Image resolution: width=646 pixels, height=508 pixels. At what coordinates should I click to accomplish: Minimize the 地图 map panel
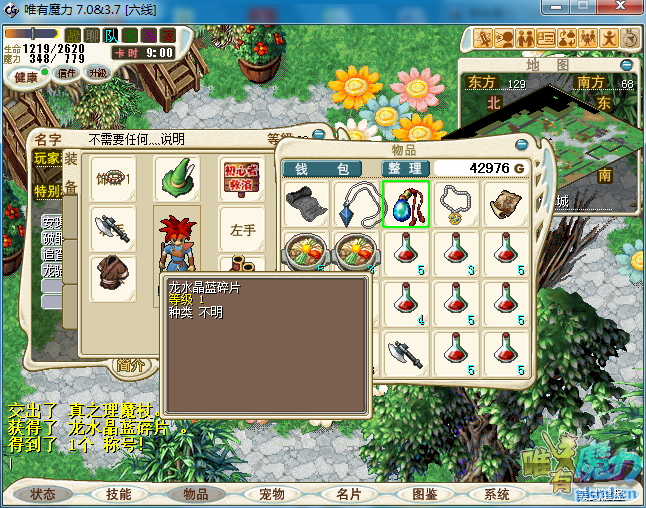coord(627,65)
